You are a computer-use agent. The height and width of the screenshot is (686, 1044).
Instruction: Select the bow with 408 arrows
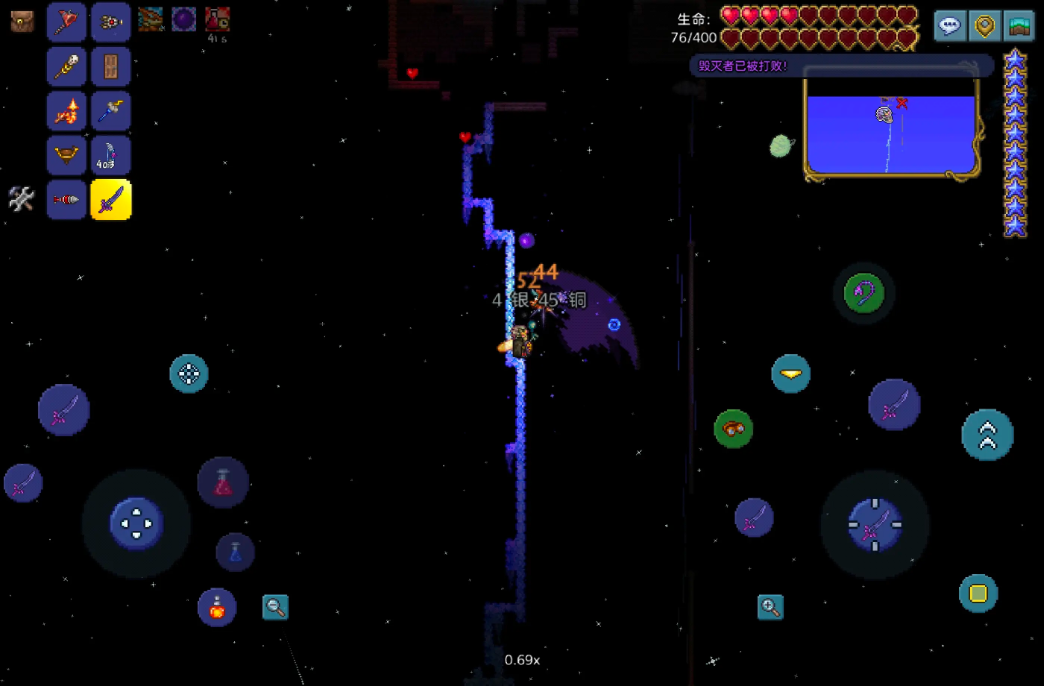click(111, 155)
